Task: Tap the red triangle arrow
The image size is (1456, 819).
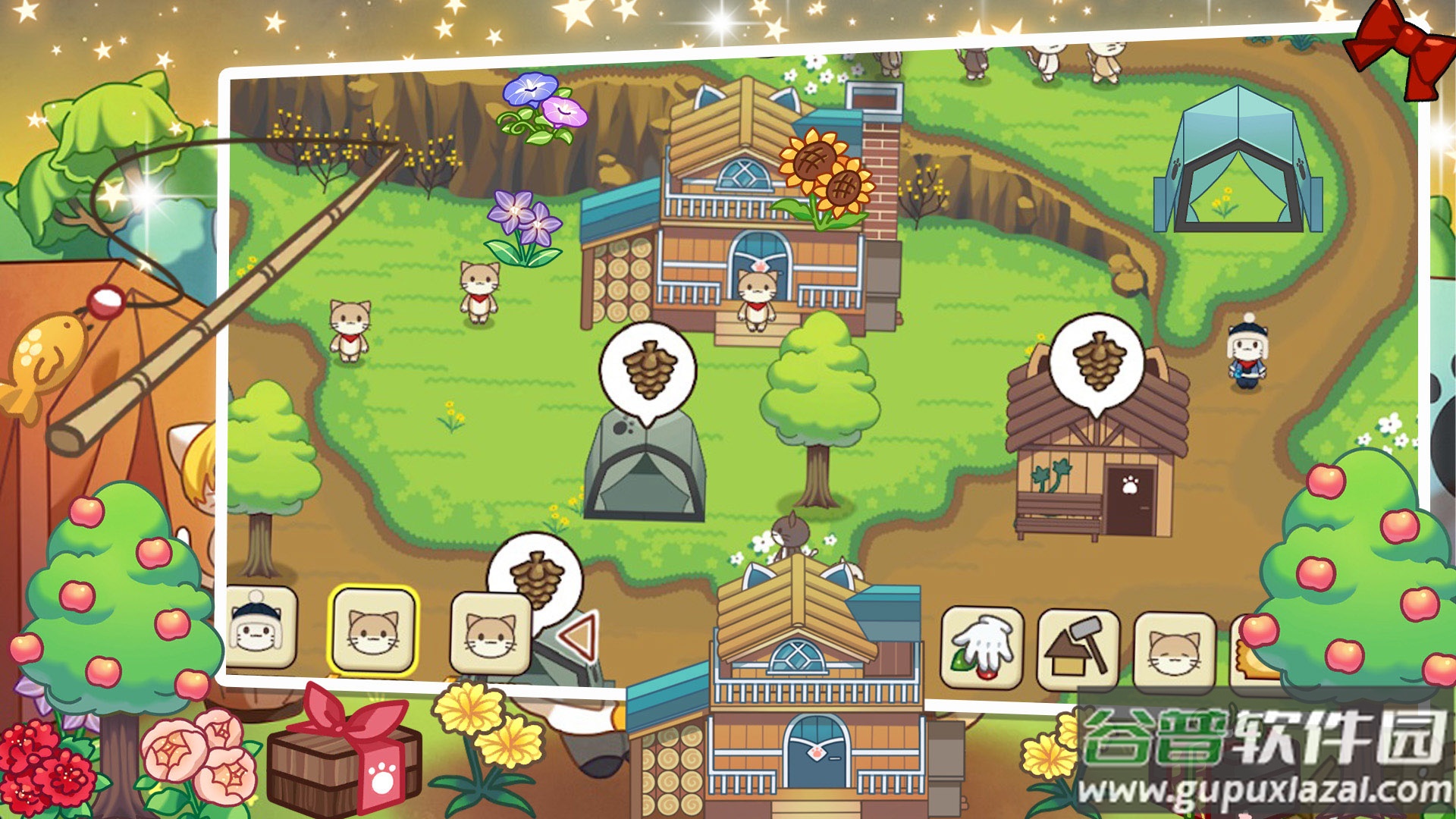Action: 579,635
